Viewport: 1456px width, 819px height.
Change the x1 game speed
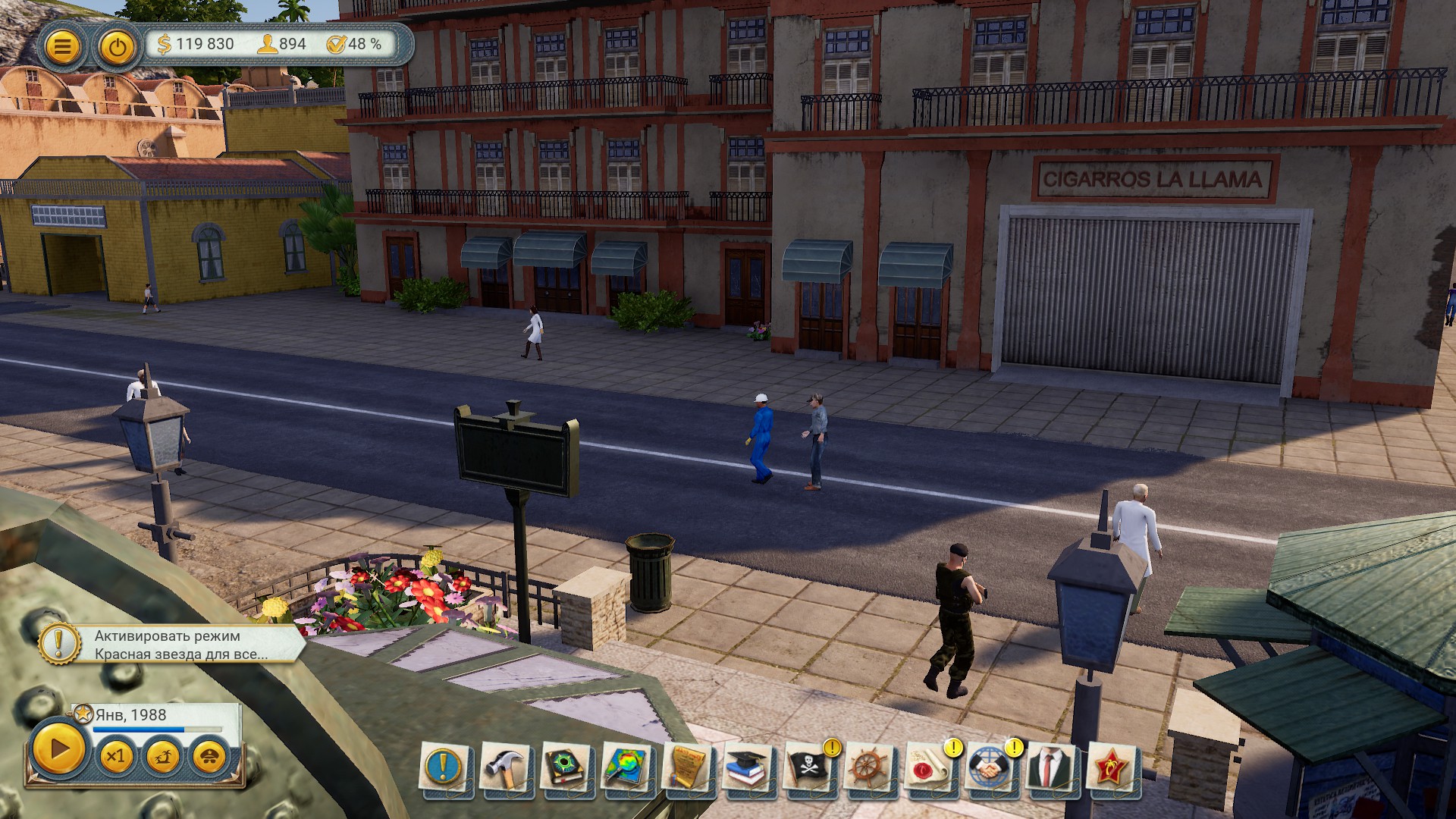point(115,756)
